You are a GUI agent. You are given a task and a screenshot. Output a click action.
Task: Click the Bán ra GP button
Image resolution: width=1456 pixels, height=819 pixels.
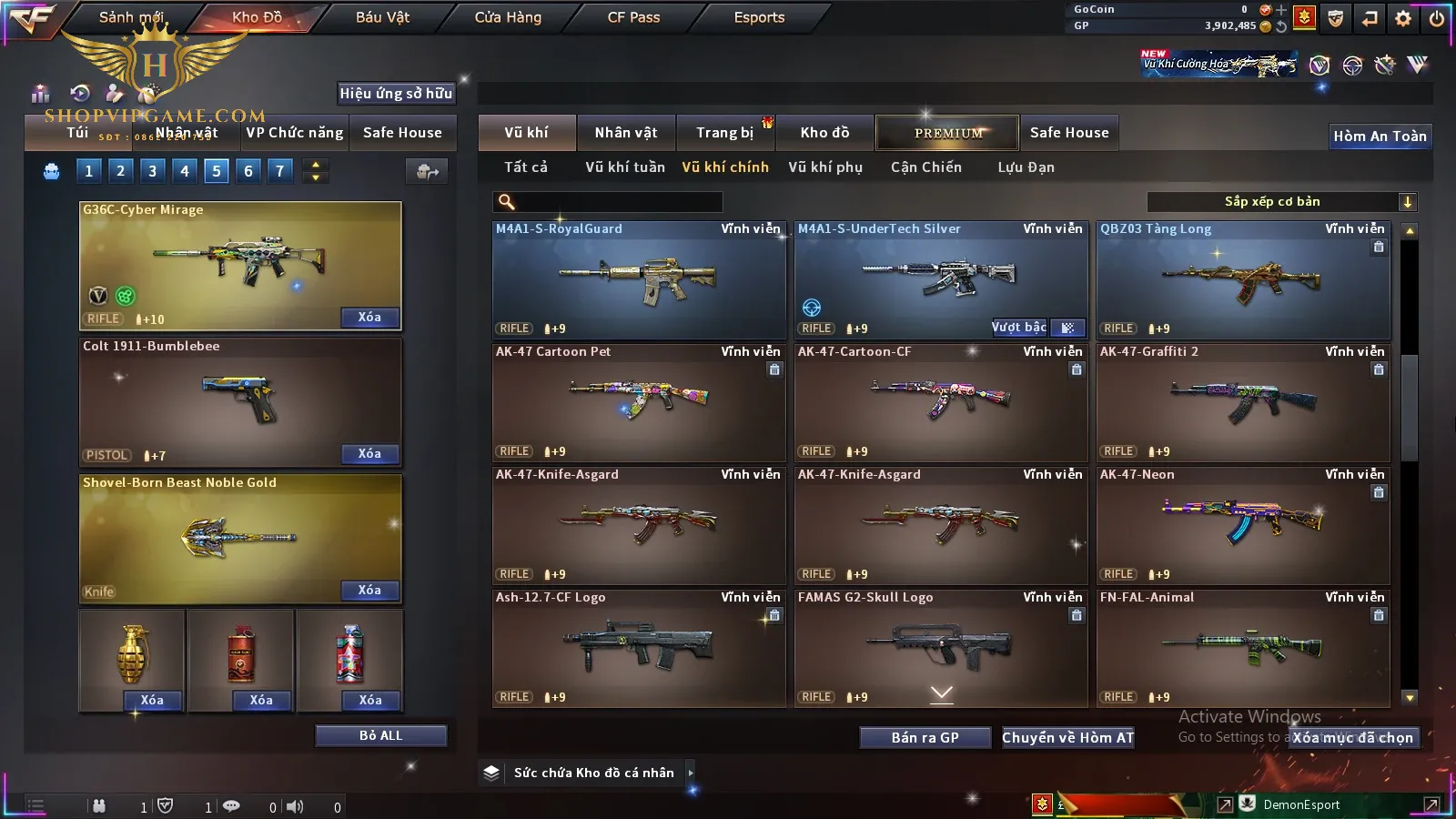tap(925, 738)
